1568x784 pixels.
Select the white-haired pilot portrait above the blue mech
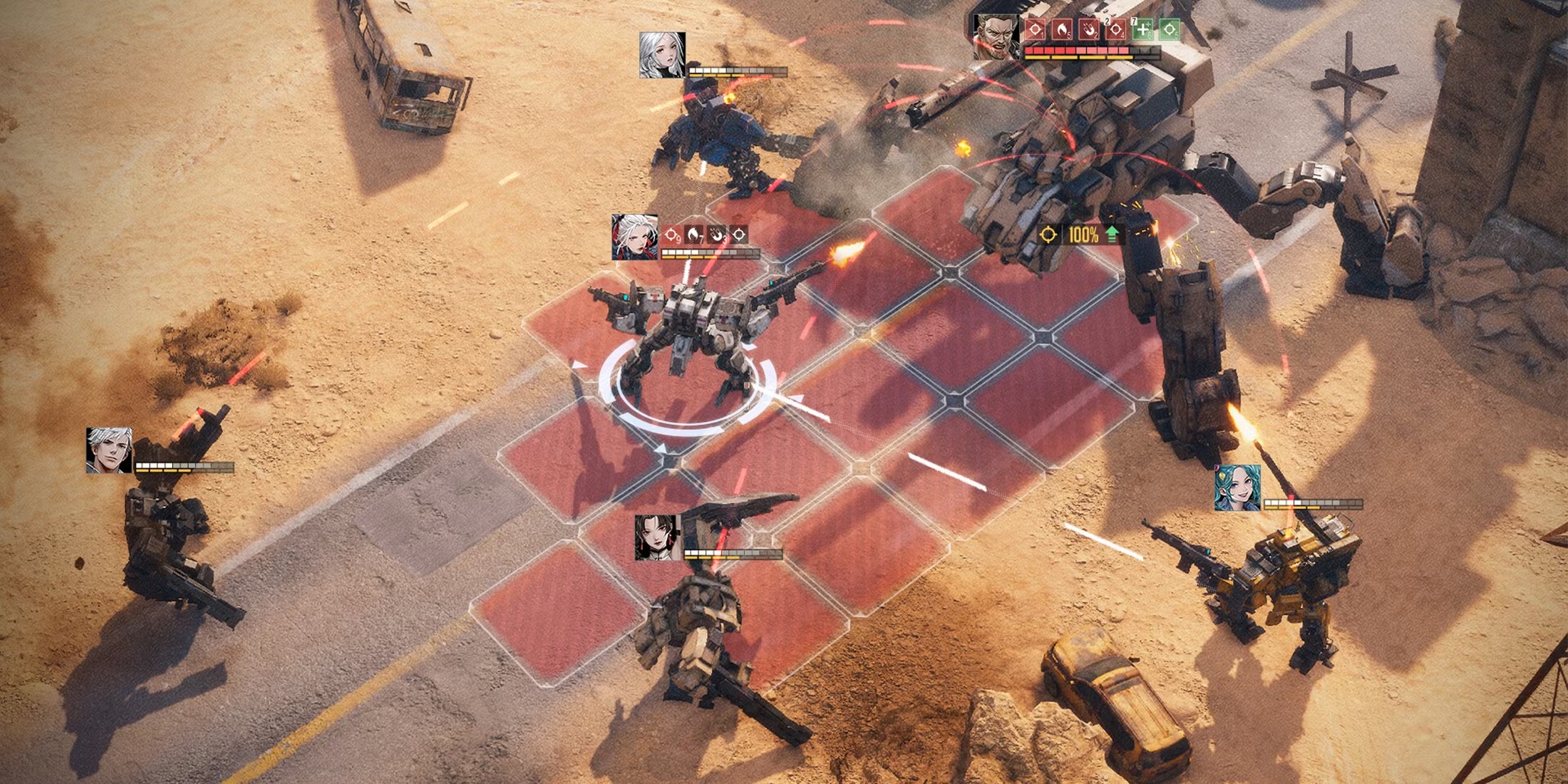click(662, 54)
